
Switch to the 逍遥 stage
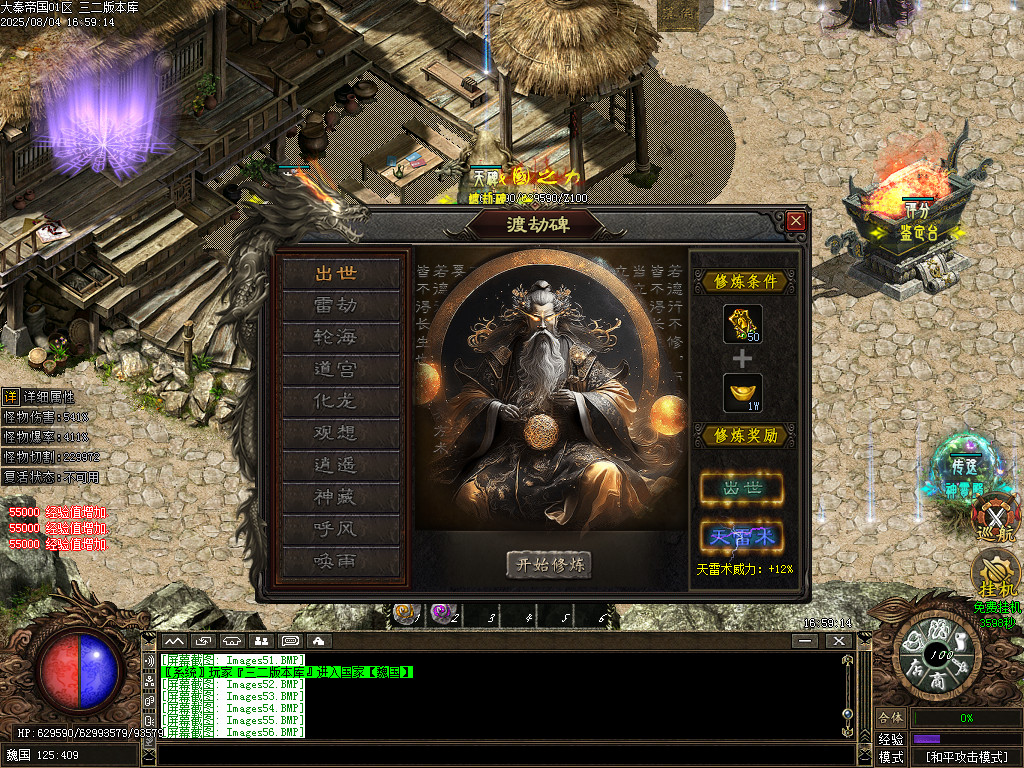pyautogui.click(x=336, y=465)
